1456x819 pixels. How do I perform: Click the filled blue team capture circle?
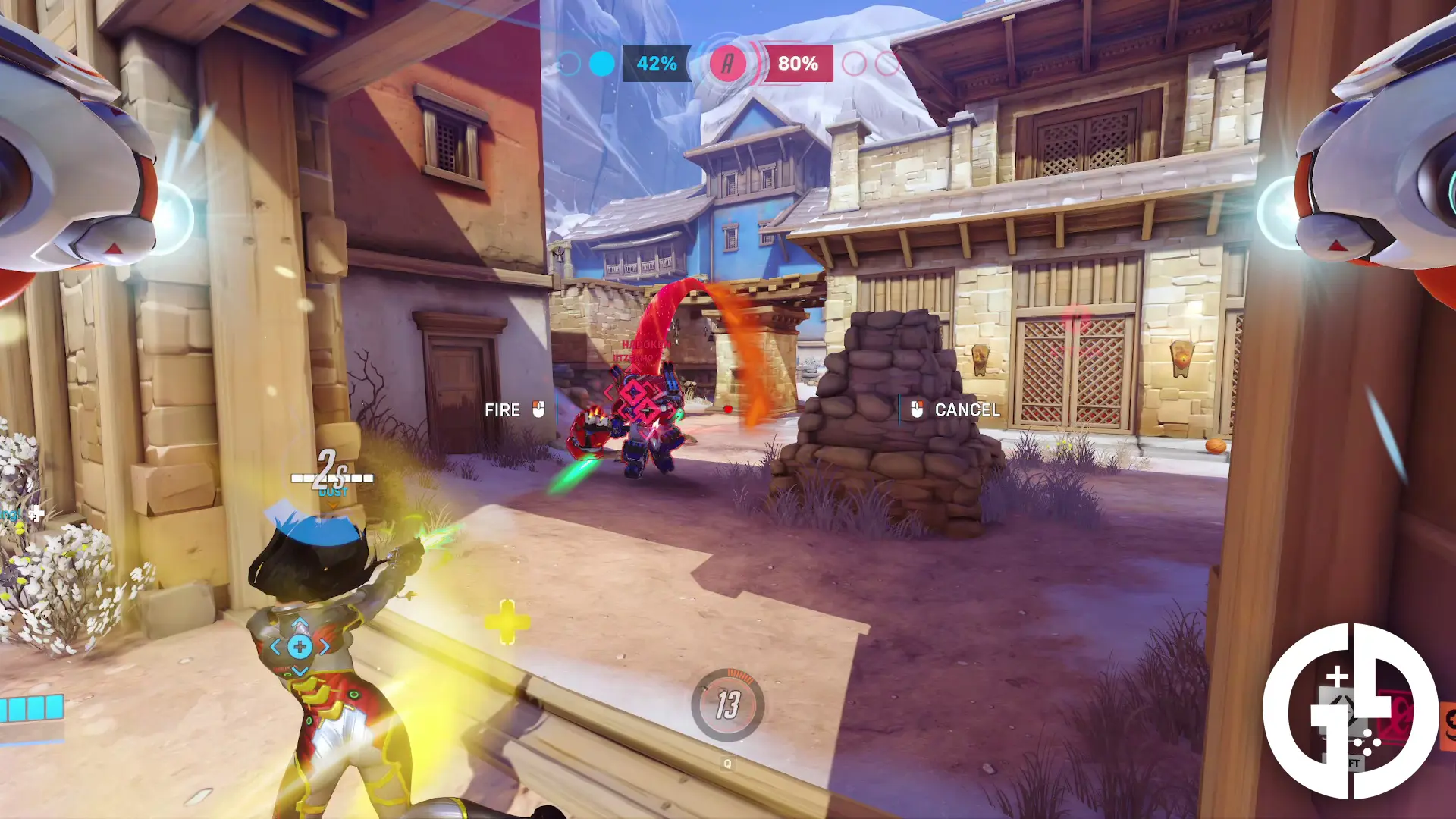(x=601, y=64)
